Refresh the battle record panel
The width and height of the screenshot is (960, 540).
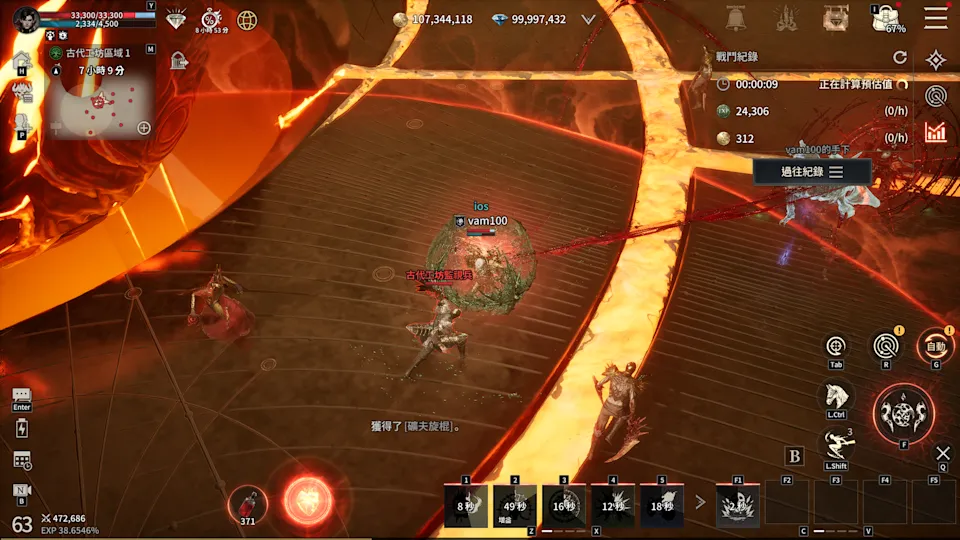pos(899,58)
